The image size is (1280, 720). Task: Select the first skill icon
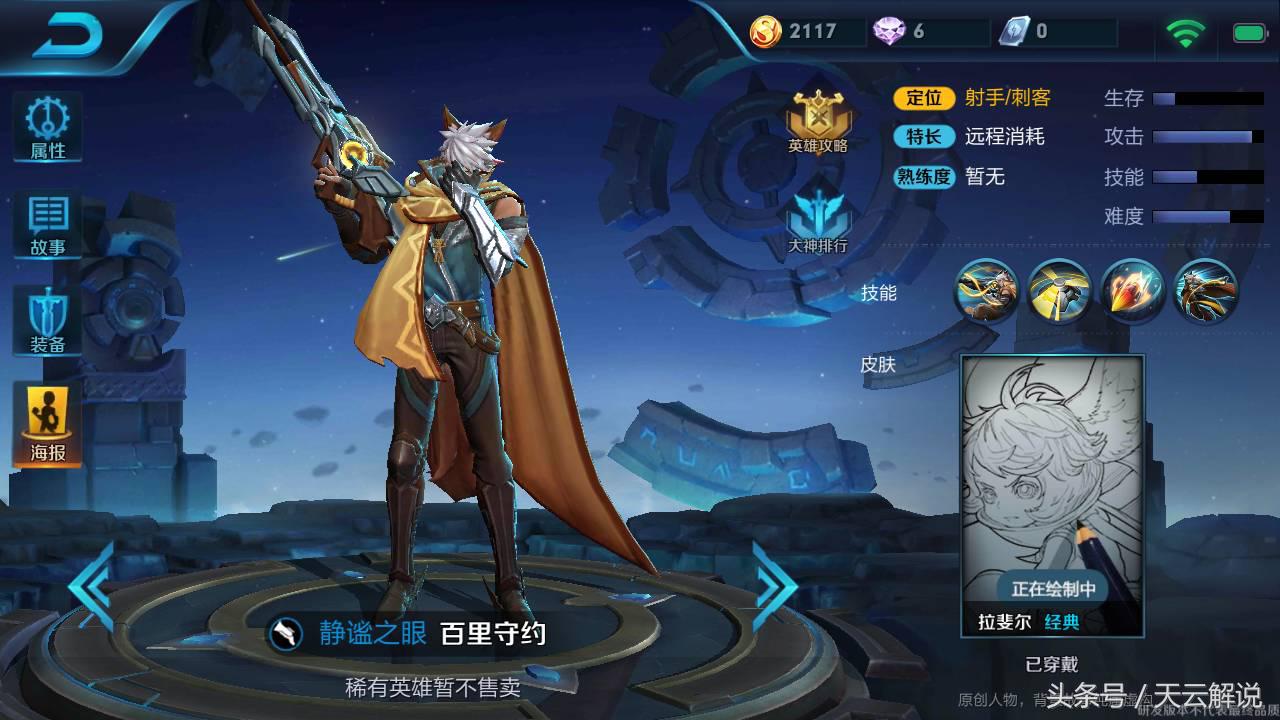pos(986,291)
